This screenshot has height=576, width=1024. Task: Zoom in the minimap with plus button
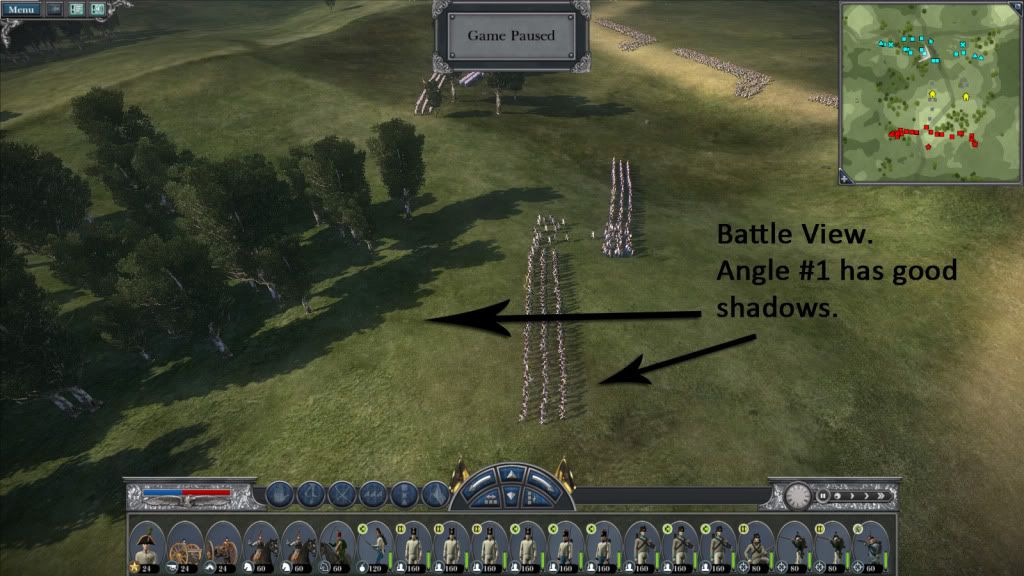pyautogui.click(x=847, y=178)
